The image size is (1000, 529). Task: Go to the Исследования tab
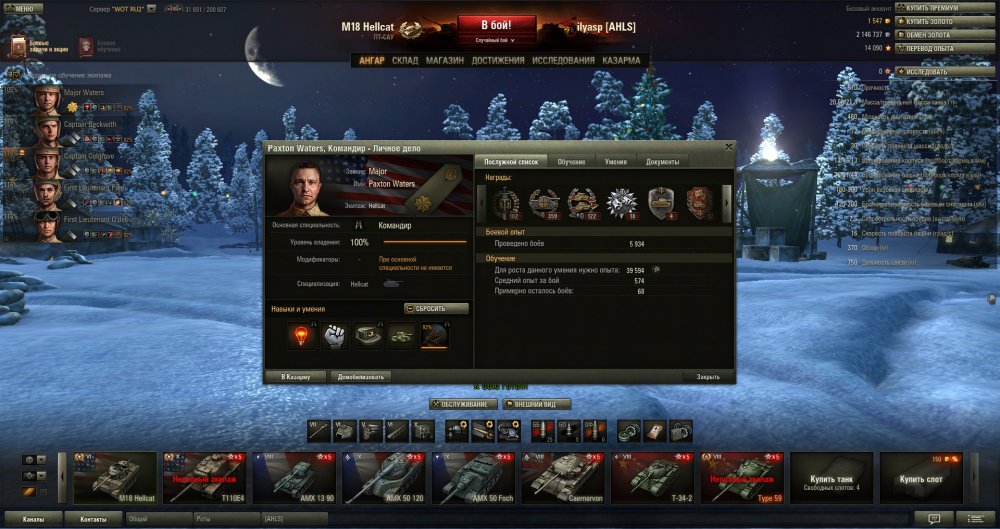[563, 60]
